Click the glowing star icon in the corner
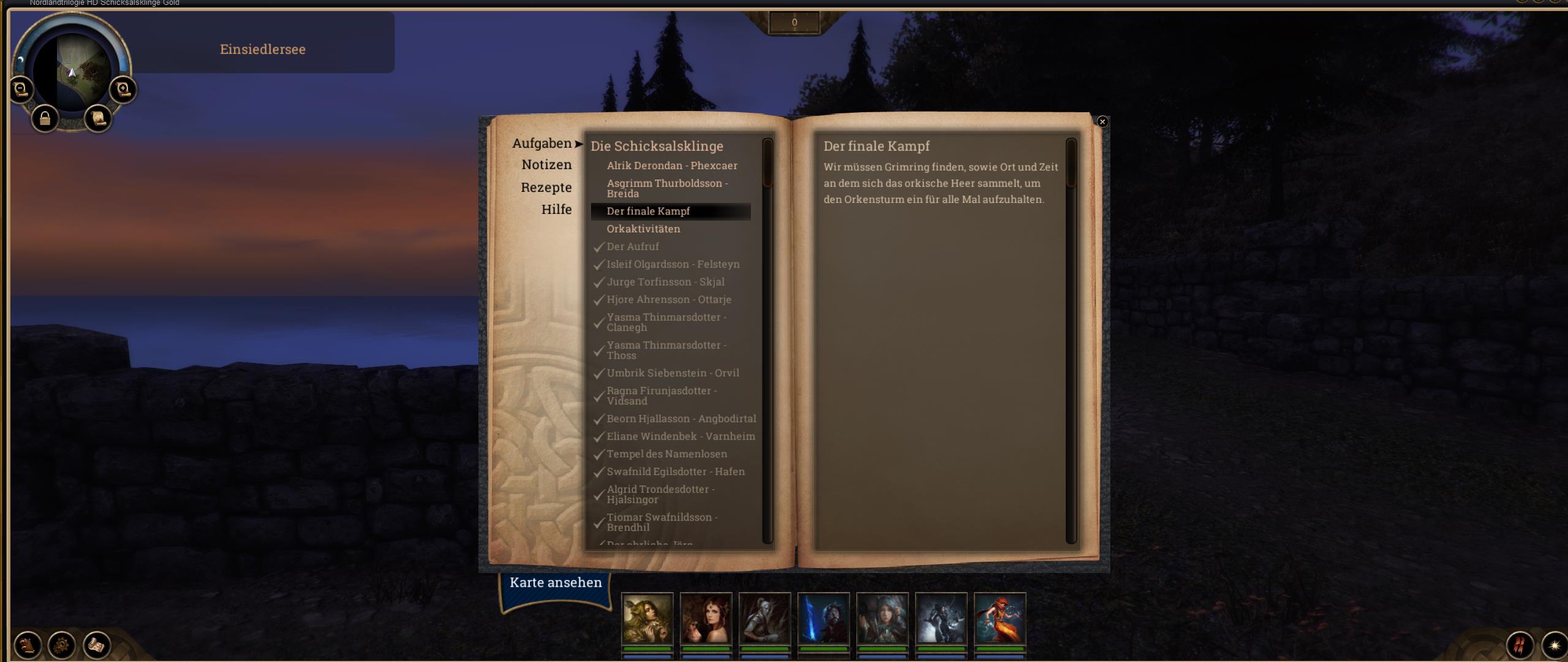 (x=1554, y=646)
